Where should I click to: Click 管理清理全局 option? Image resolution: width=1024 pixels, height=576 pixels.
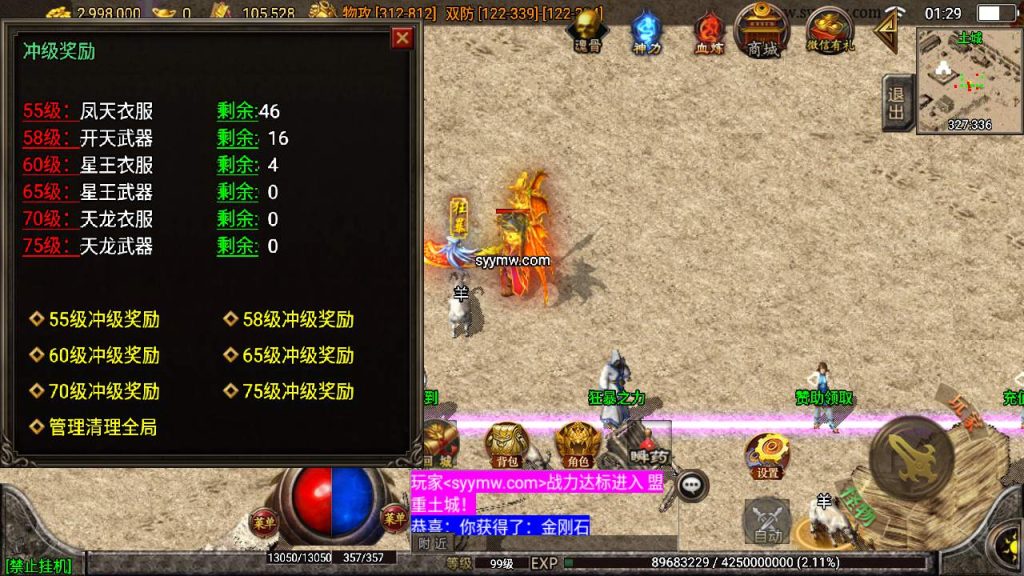click(x=102, y=427)
